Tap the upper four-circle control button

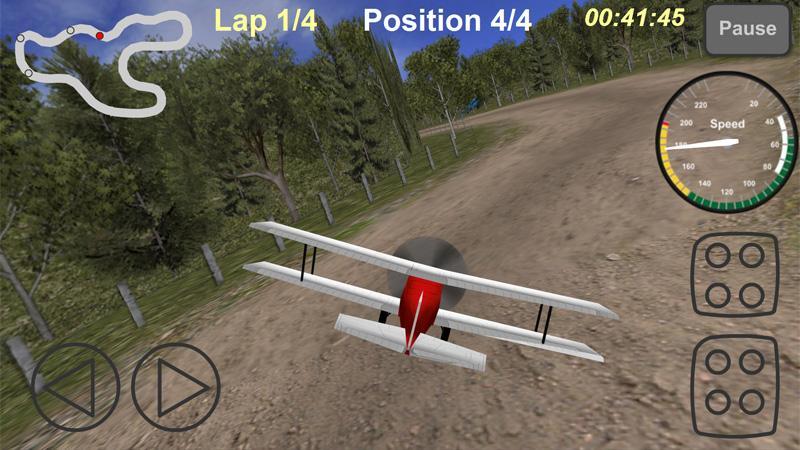[x=735, y=275]
